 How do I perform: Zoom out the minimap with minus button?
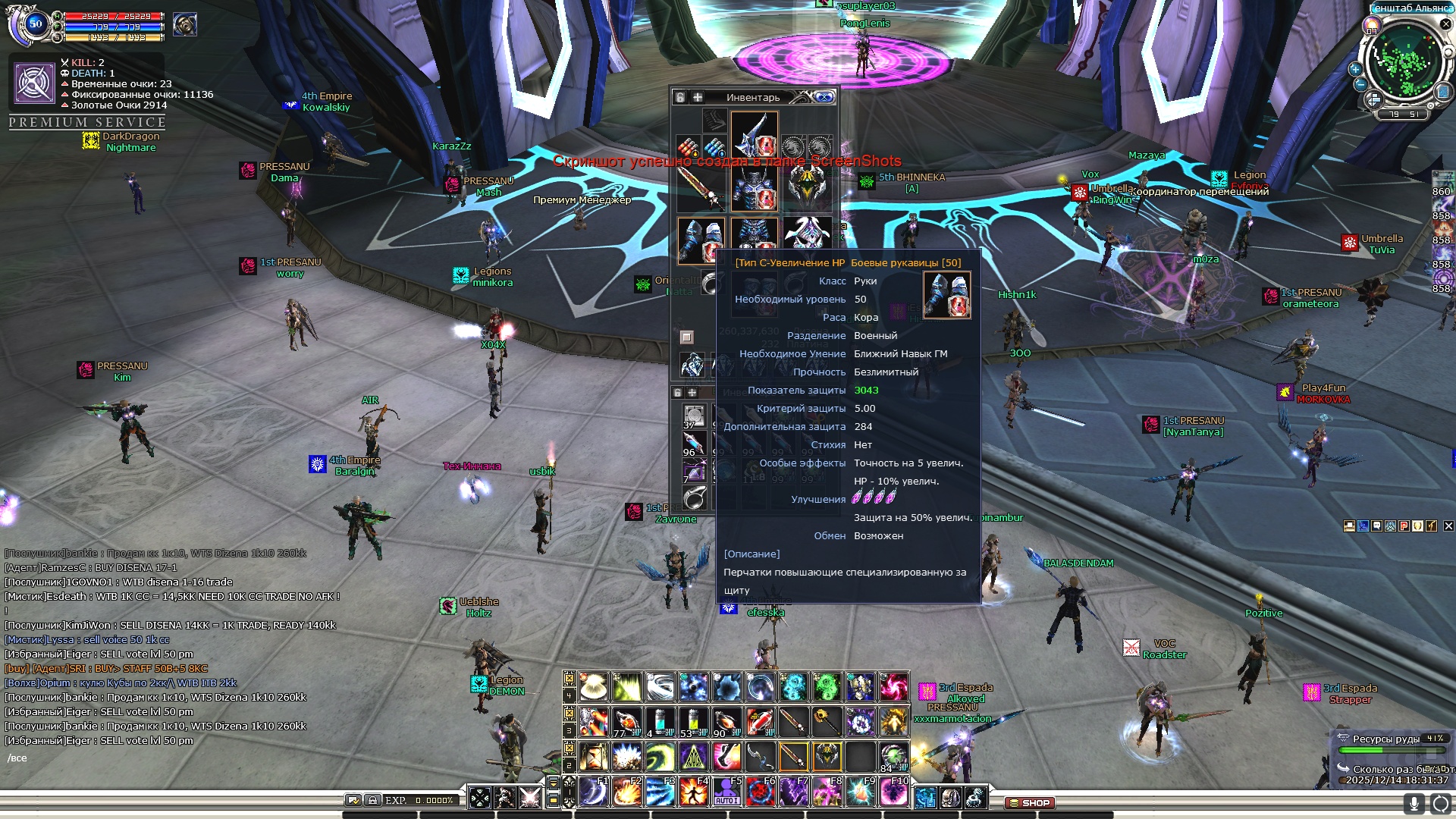coord(1360,84)
